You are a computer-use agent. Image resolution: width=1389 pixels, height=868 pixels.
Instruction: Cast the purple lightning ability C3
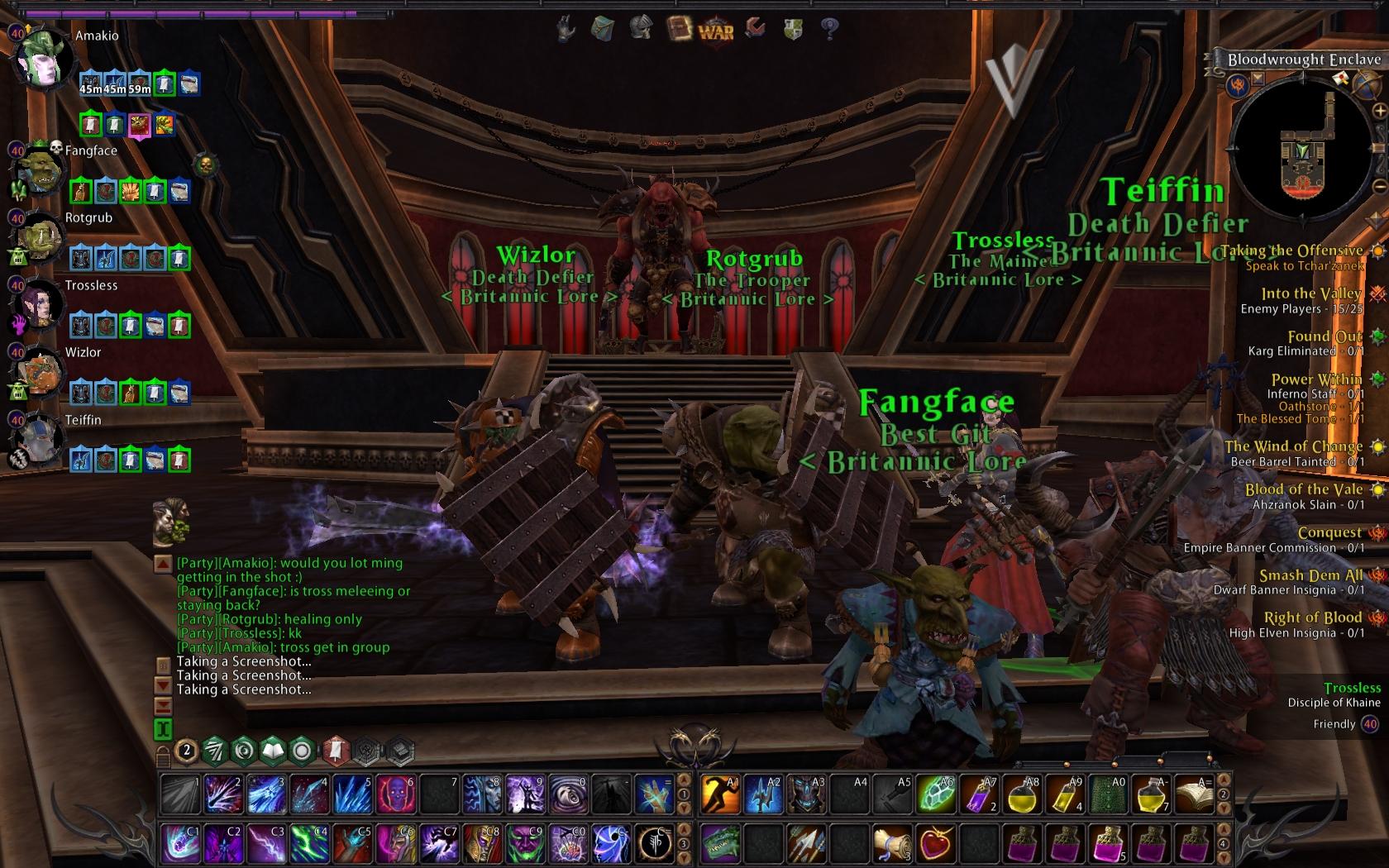click(266, 843)
